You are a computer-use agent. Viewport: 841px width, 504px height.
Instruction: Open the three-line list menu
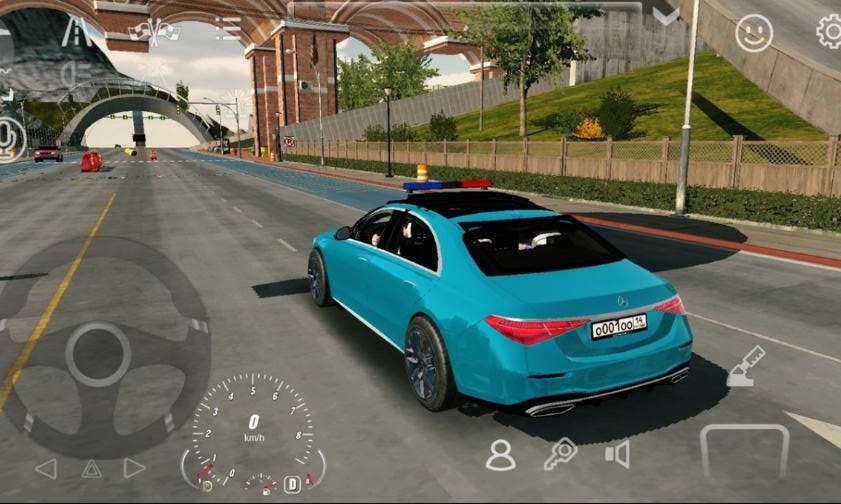[x=228, y=28]
